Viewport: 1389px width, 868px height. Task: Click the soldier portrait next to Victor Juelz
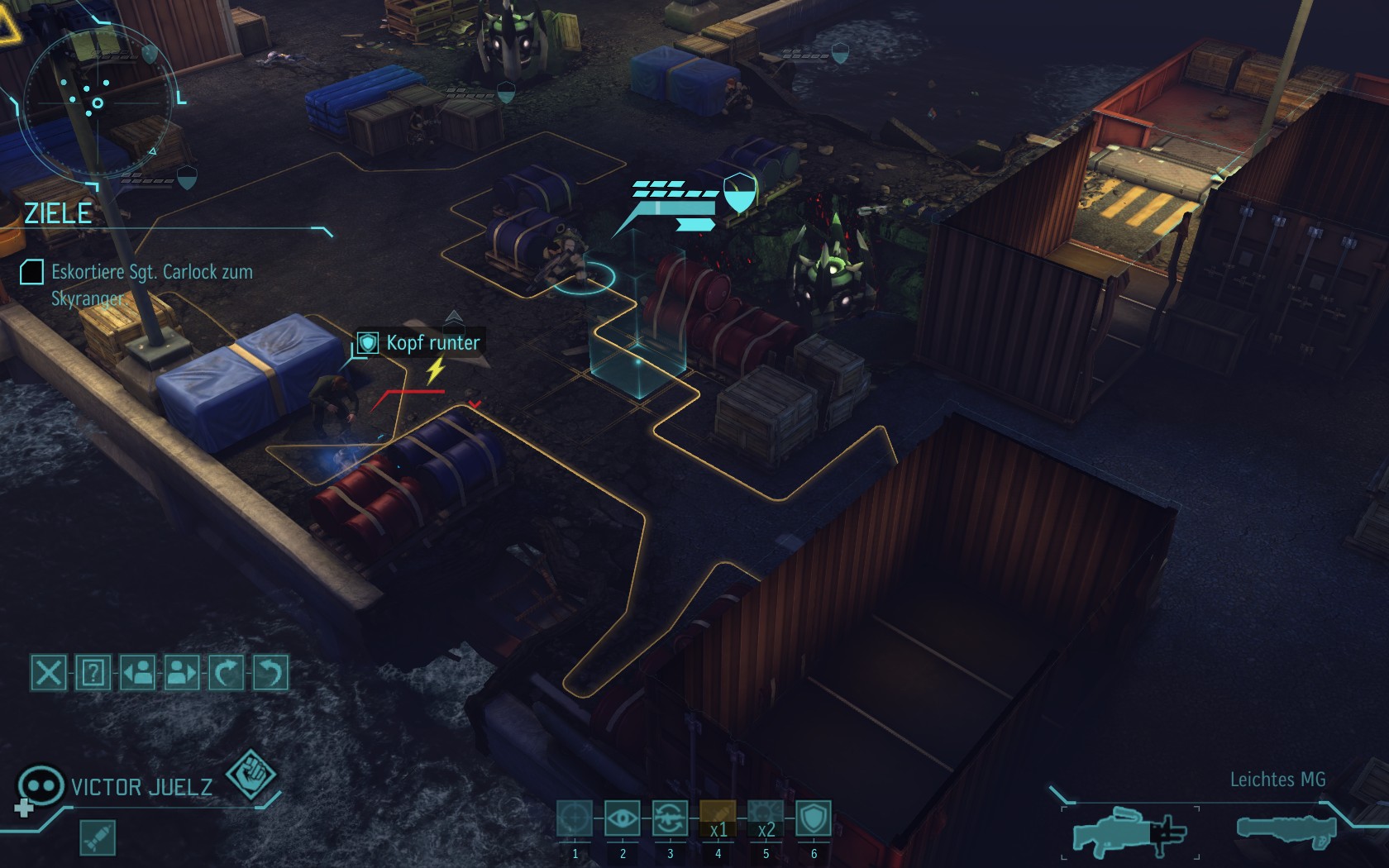coord(40,785)
